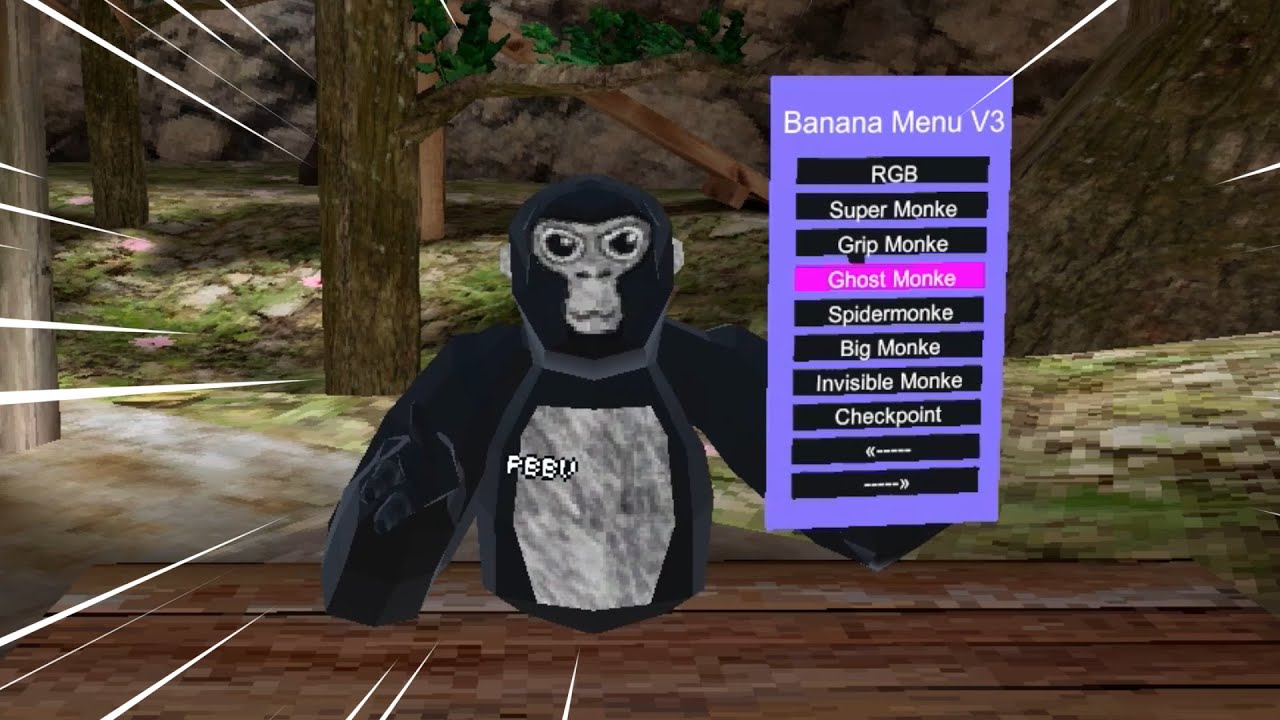The height and width of the screenshot is (720, 1280).
Task: Go to previous page with left arrow
Action: click(x=886, y=450)
